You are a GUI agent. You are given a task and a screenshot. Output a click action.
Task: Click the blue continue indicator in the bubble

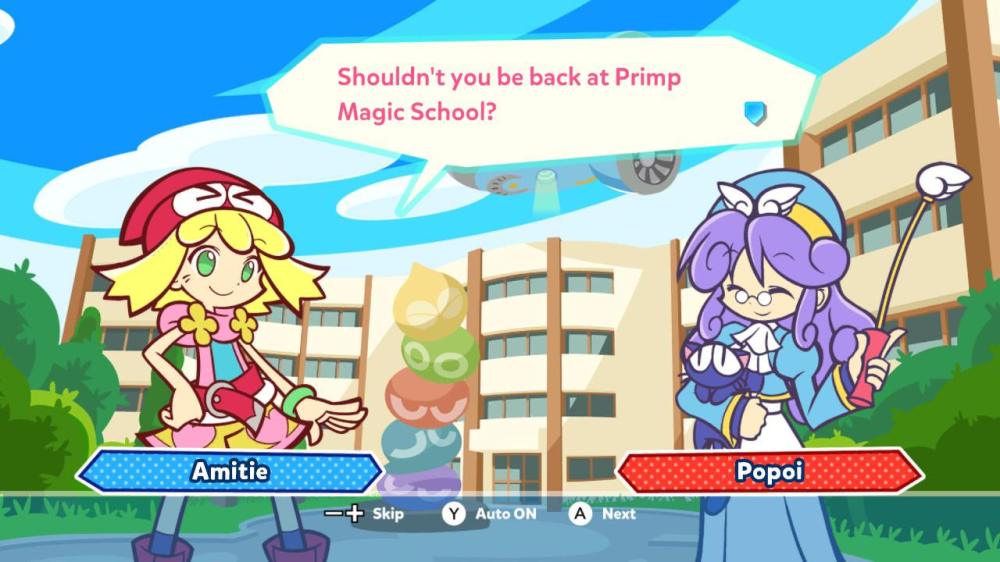[755, 112]
